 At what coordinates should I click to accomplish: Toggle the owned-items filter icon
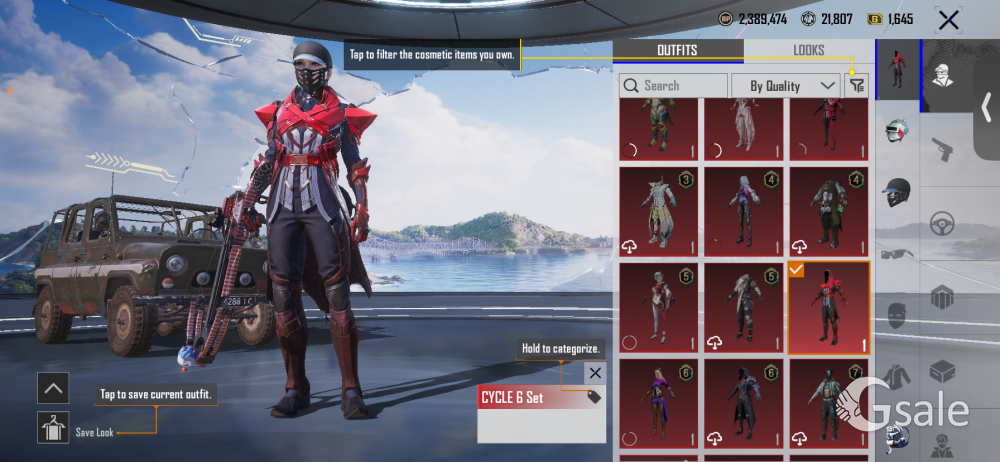tap(856, 86)
